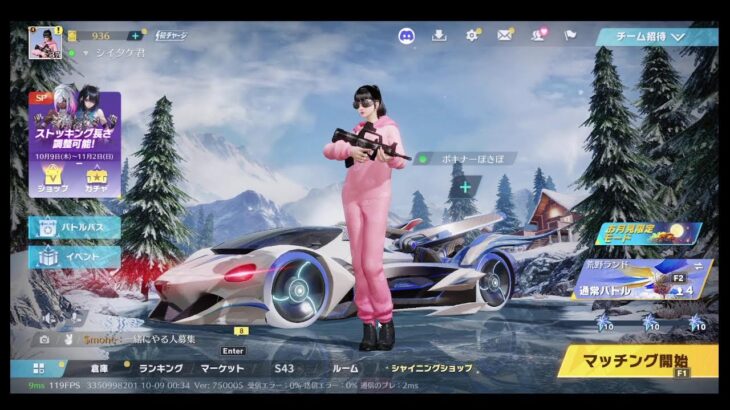Open the ショップ shop icon
The height and width of the screenshot is (410, 730).
53,178
